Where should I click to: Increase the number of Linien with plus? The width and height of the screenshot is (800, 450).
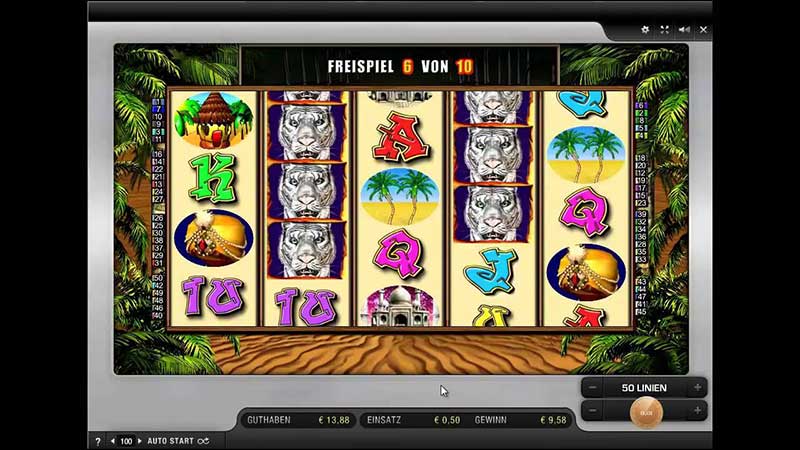(696, 387)
